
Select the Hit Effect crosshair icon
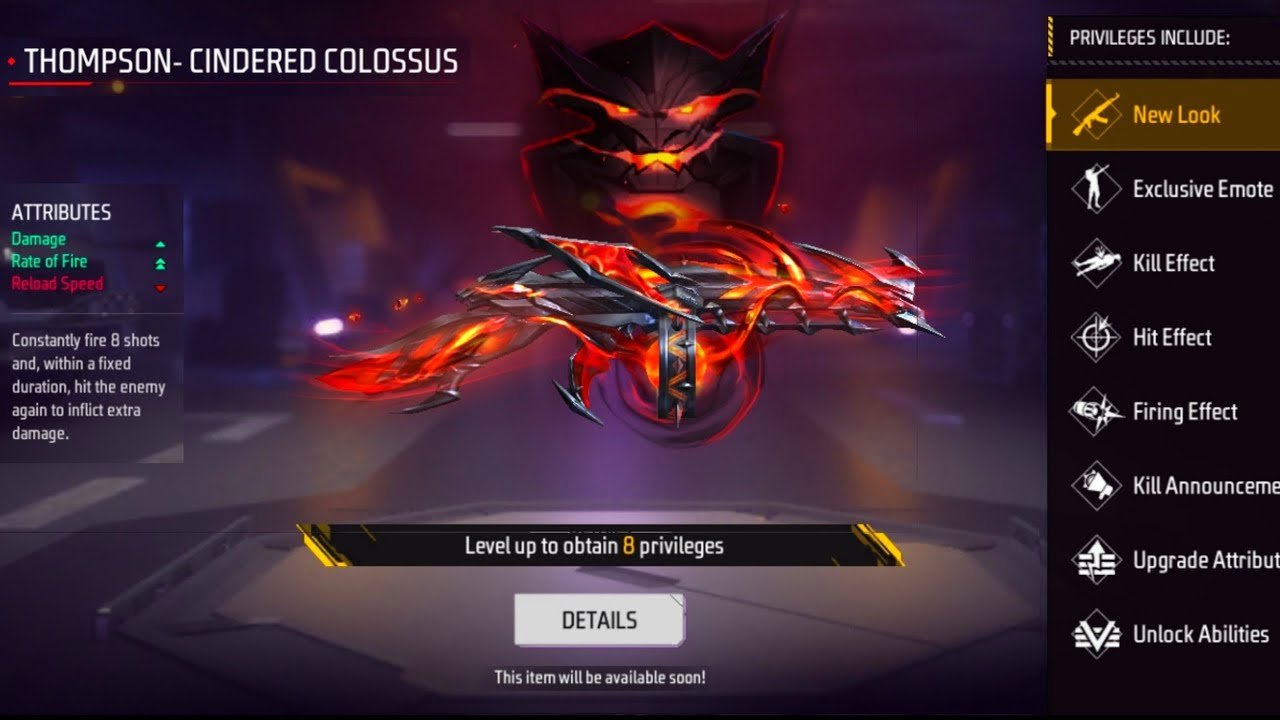click(1096, 337)
